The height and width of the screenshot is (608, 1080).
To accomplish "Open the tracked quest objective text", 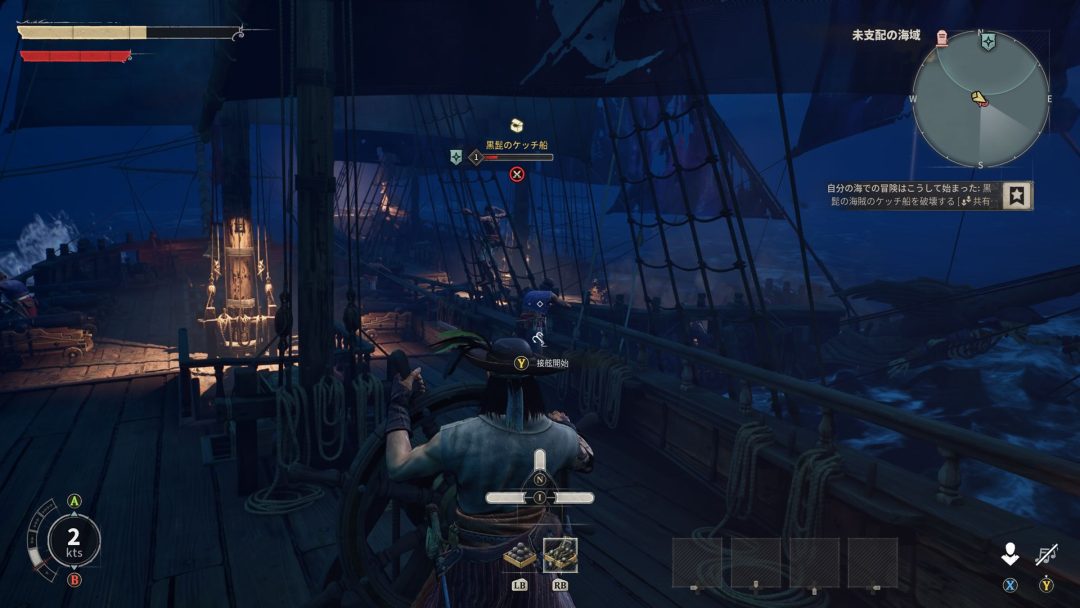I will 910,194.
